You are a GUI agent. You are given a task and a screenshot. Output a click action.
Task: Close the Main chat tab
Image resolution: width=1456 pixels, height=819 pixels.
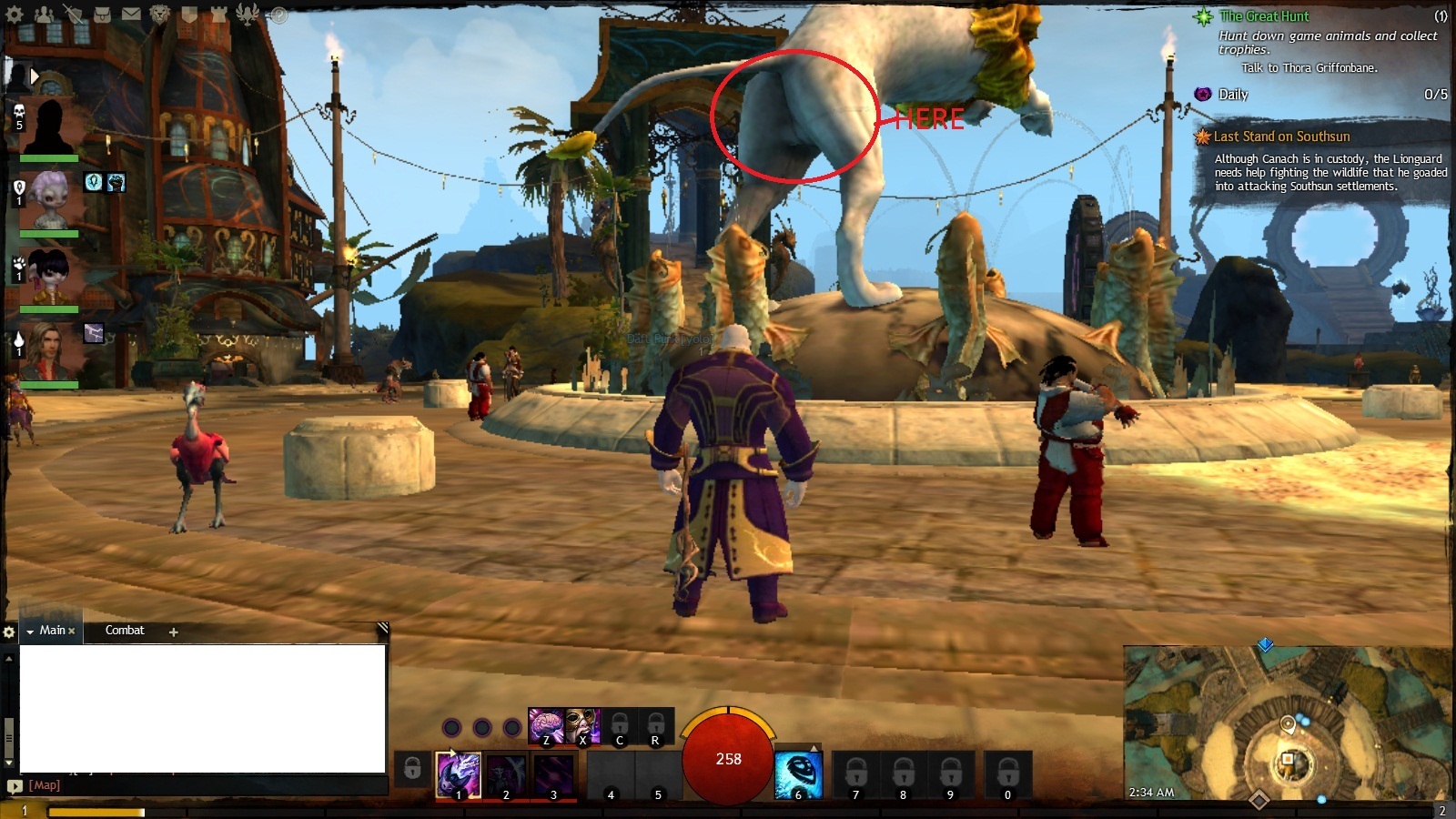[x=72, y=631]
